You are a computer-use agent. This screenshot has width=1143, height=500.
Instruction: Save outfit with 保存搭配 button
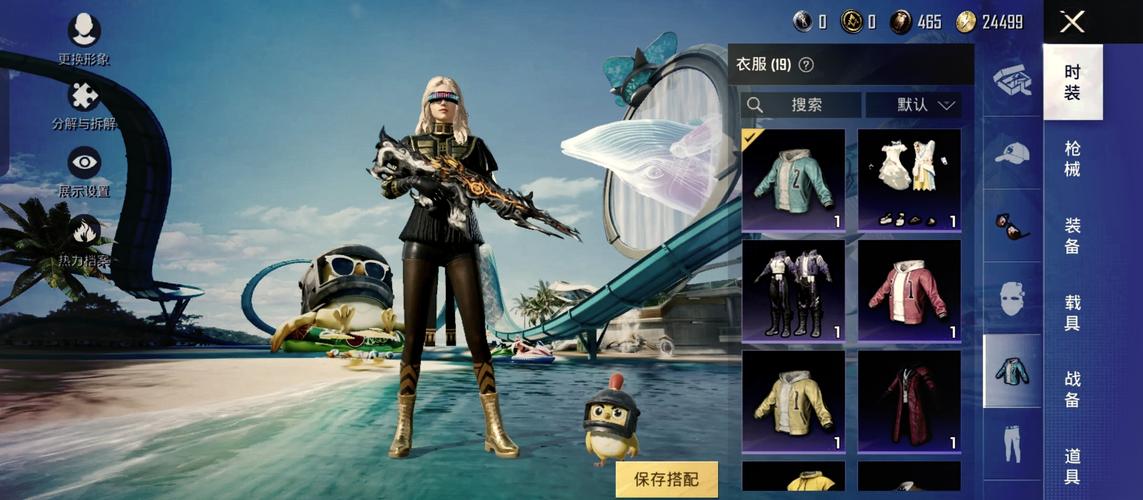668,479
